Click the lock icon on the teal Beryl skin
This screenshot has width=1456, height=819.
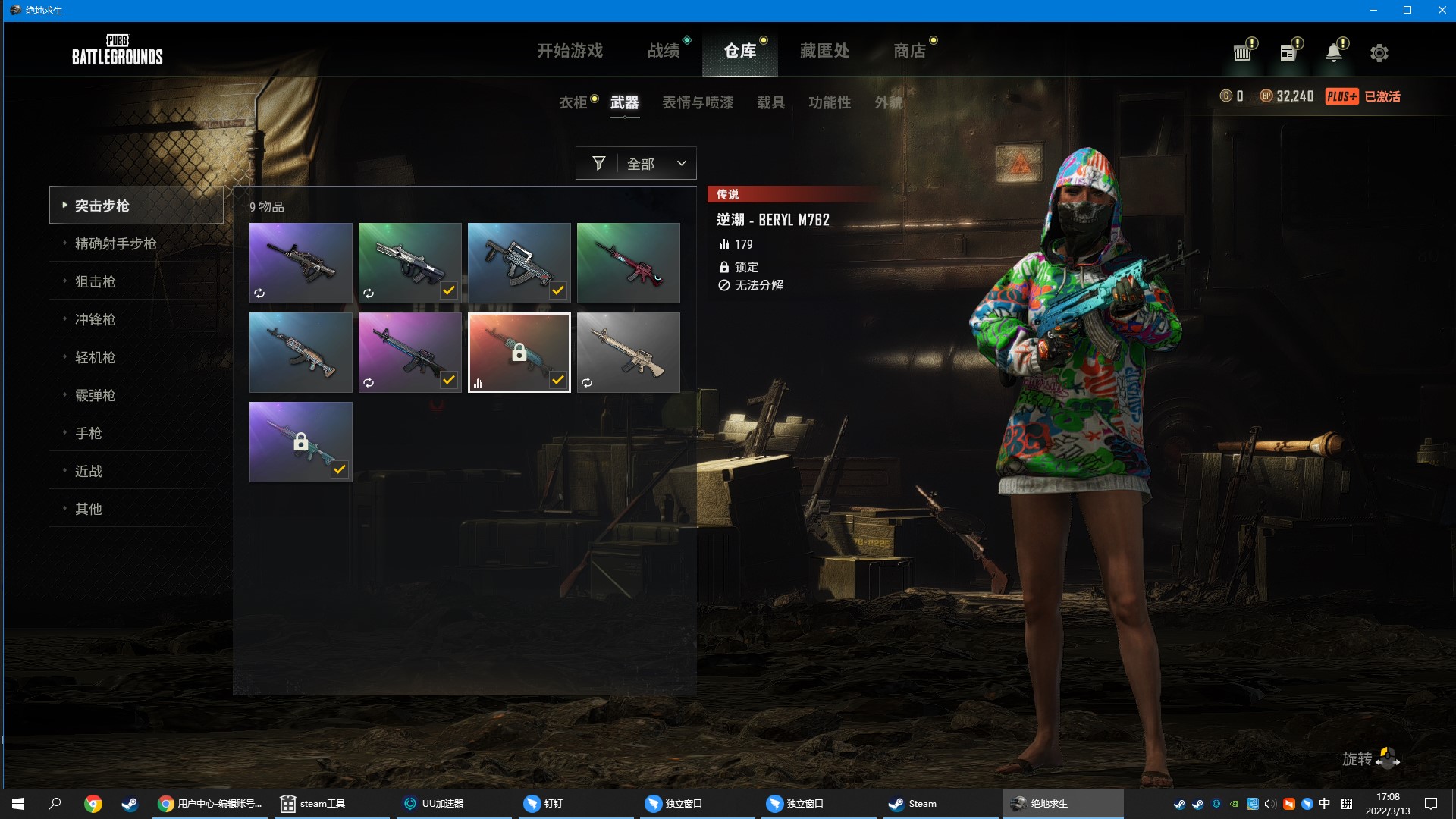tap(519, 351)
